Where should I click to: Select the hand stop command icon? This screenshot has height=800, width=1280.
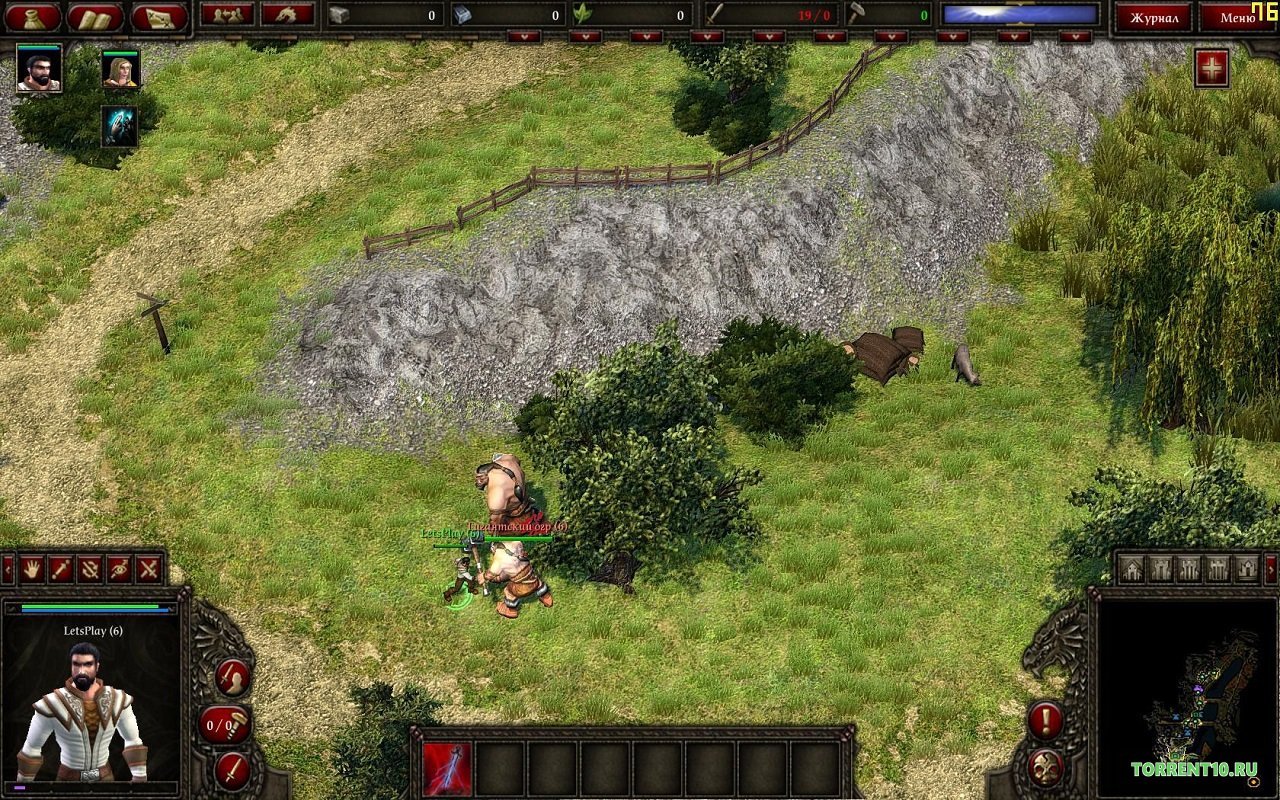[x=33, y=570]
